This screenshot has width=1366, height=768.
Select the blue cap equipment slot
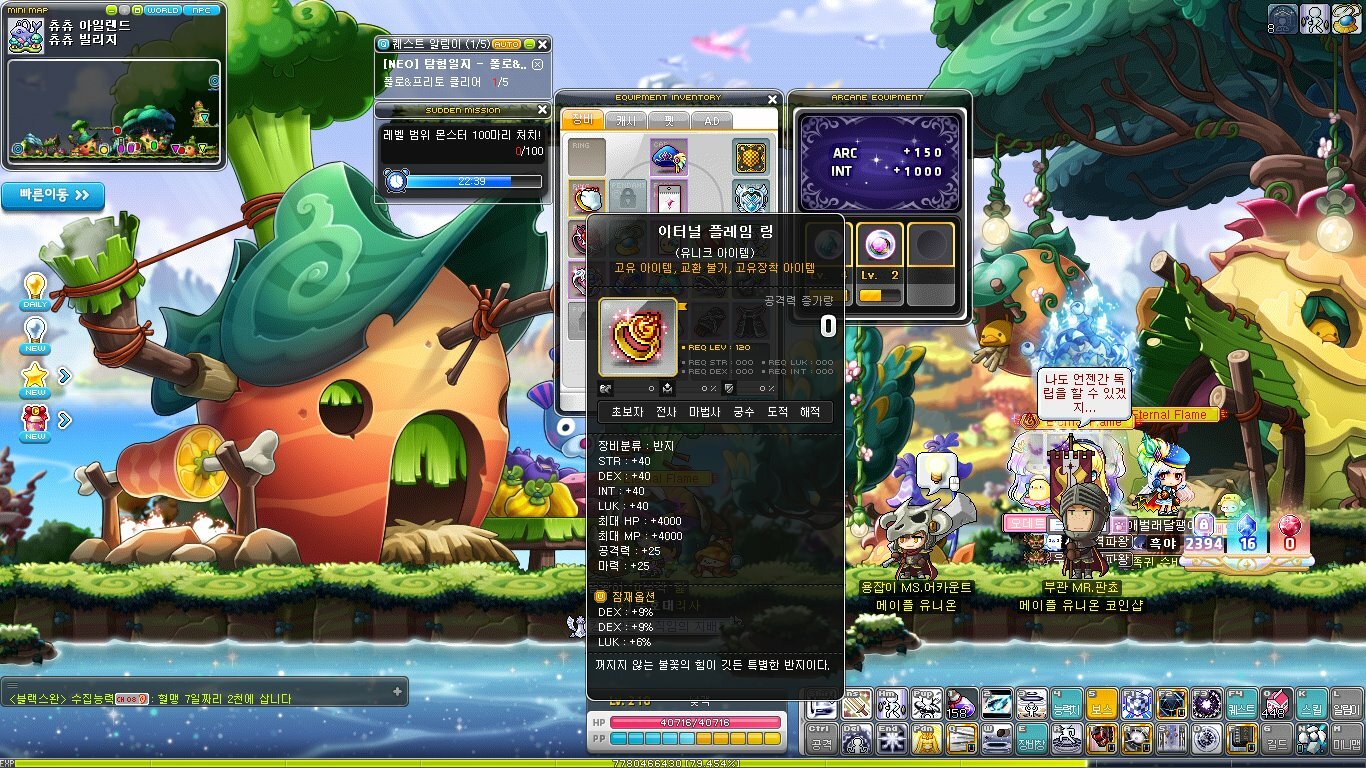click(x=668, y=155)
